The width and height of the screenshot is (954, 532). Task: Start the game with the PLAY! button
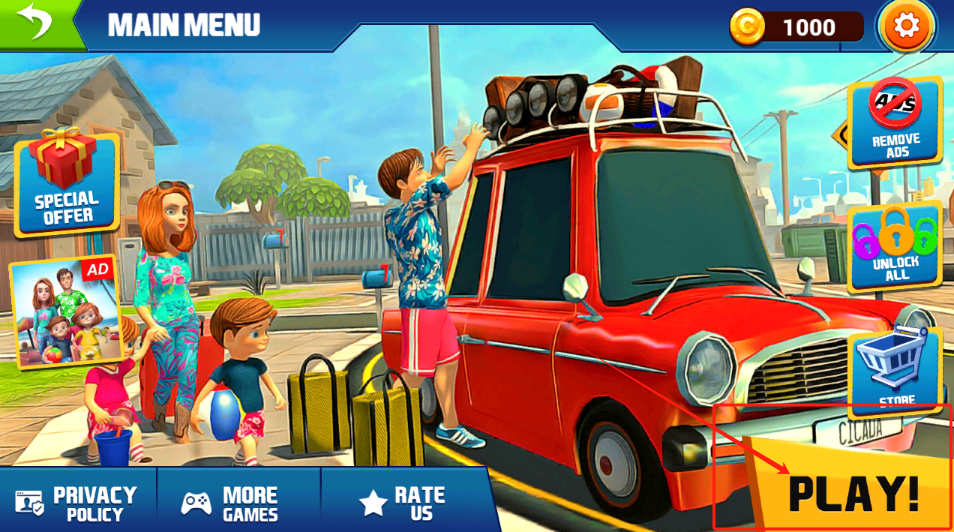point(852,492)
